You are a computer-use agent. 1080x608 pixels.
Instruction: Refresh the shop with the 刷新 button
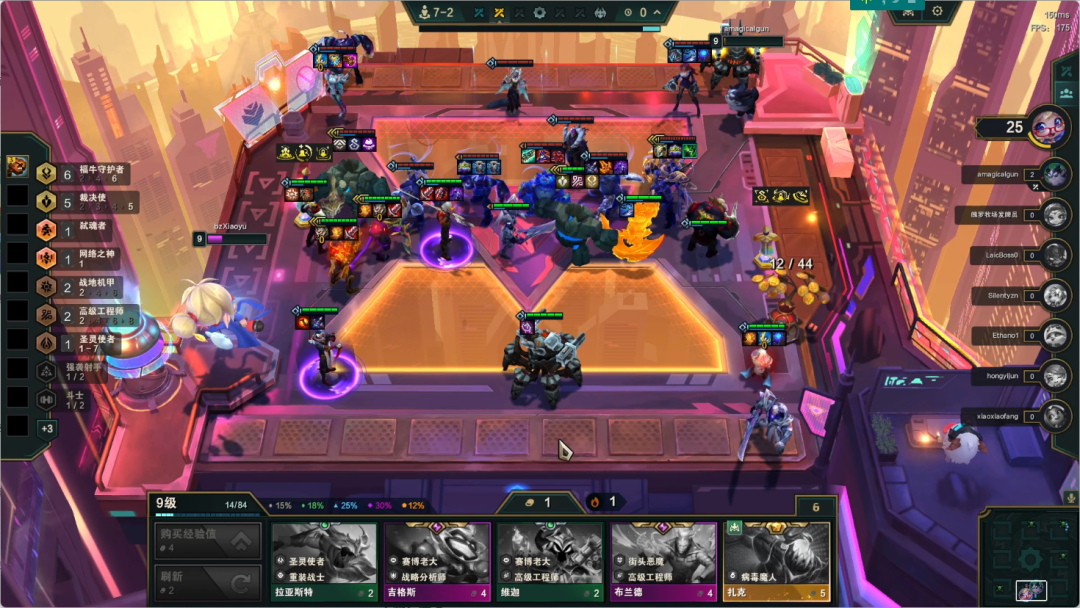click(x=208, y=582)
